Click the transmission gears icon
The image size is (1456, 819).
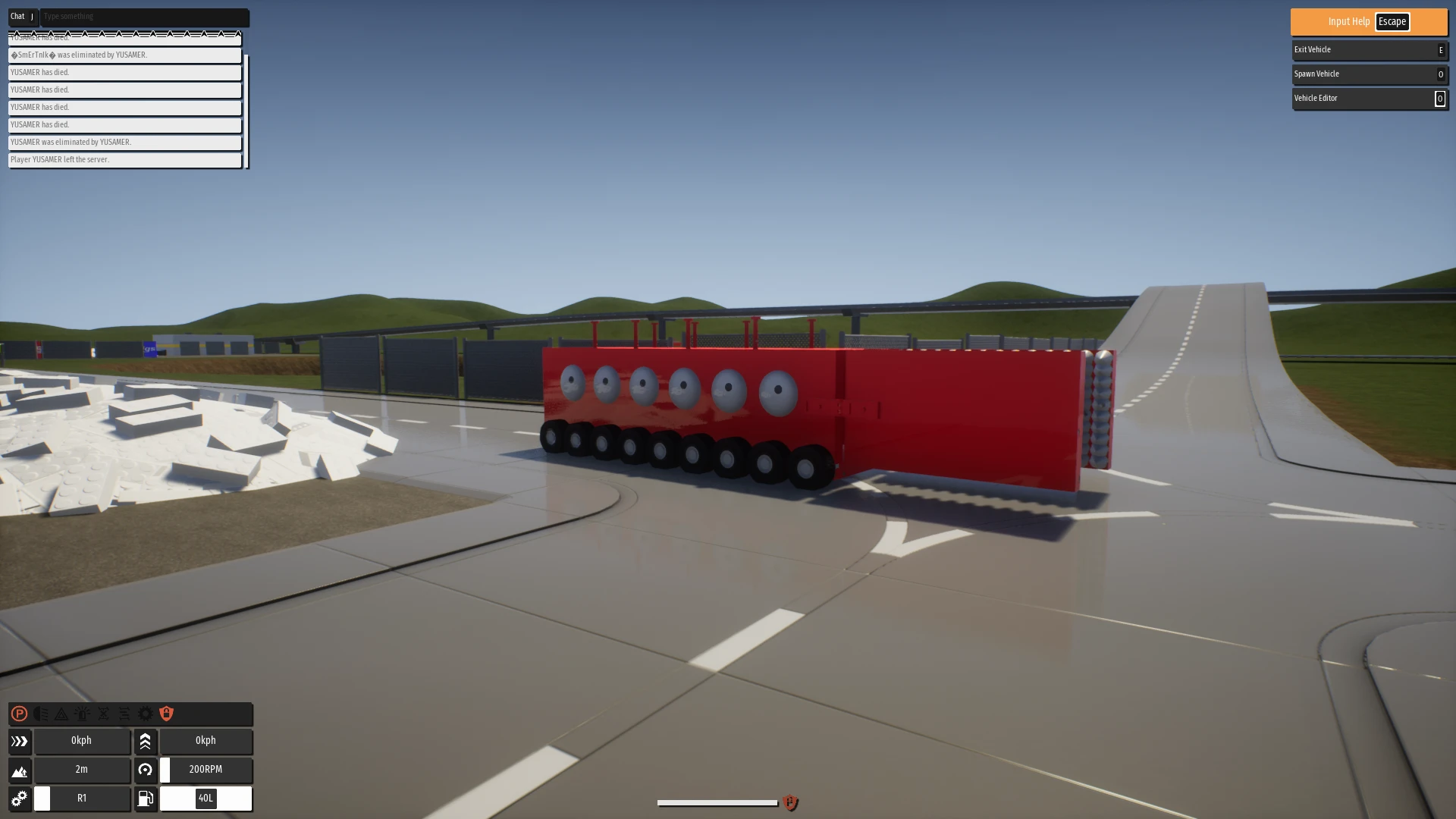[x=19, y=798]
